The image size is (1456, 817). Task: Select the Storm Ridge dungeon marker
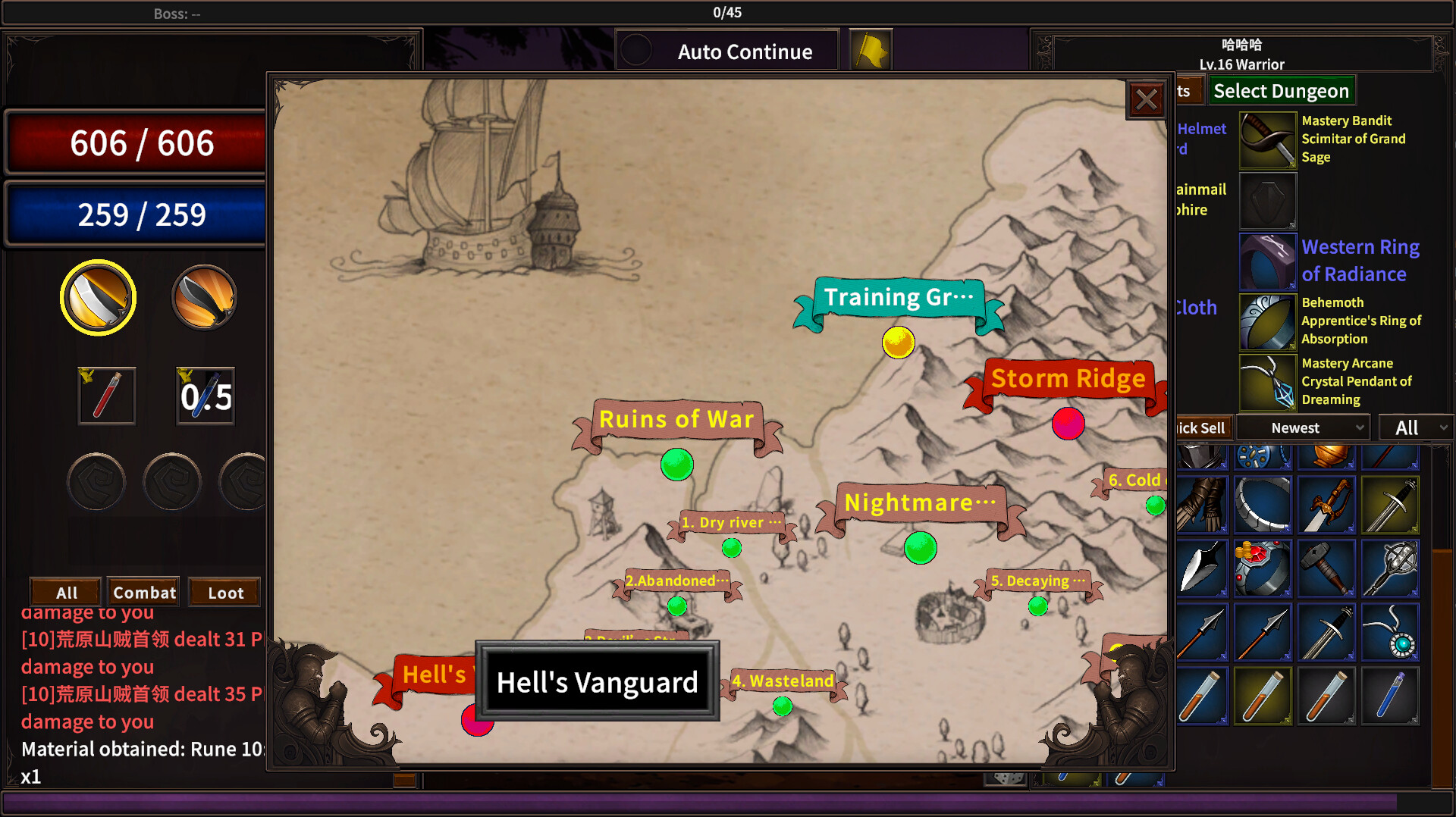click(1068, 424)
